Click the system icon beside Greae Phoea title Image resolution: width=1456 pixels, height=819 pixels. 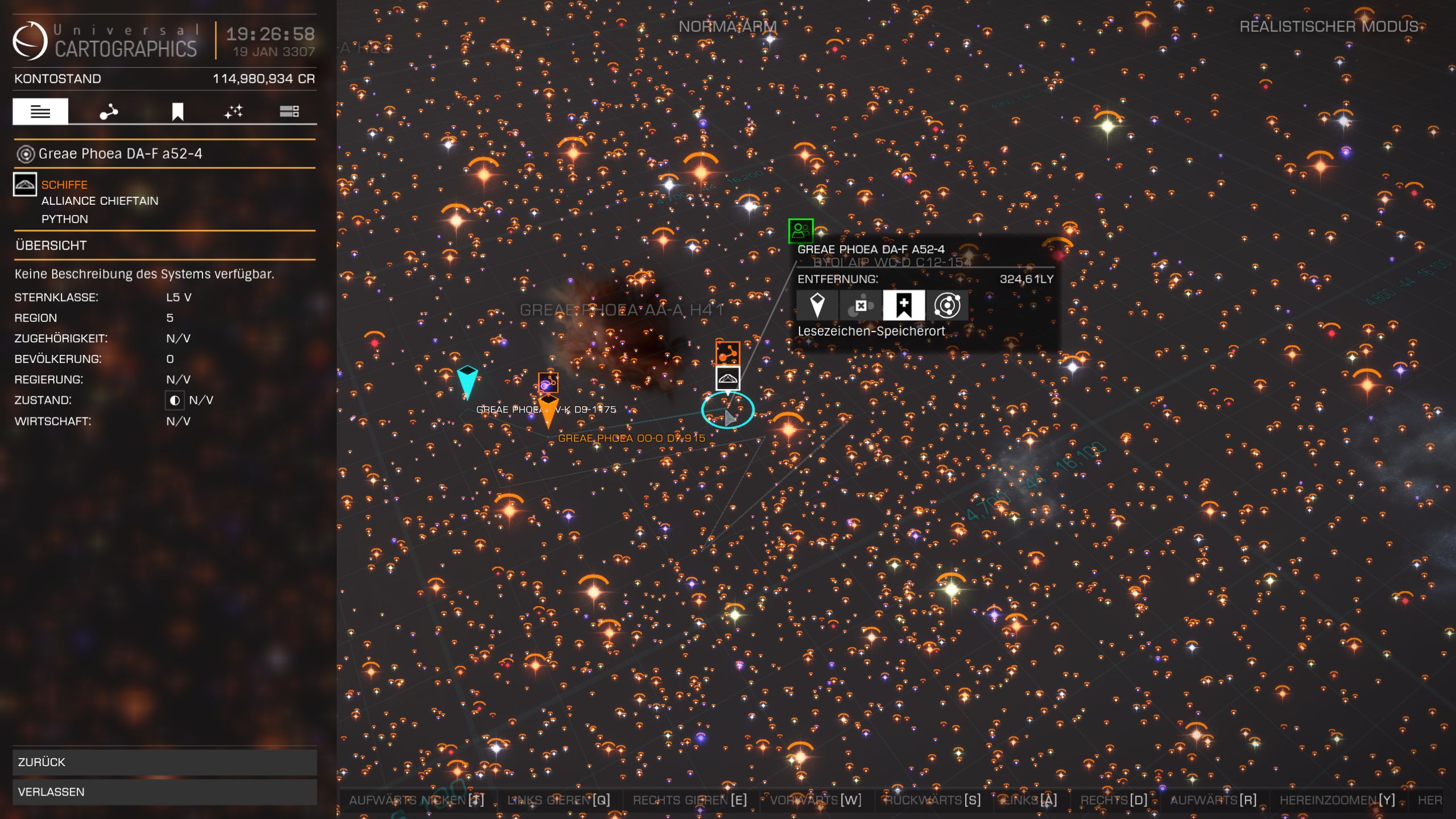pyautogui.click(x=25, y=154)
